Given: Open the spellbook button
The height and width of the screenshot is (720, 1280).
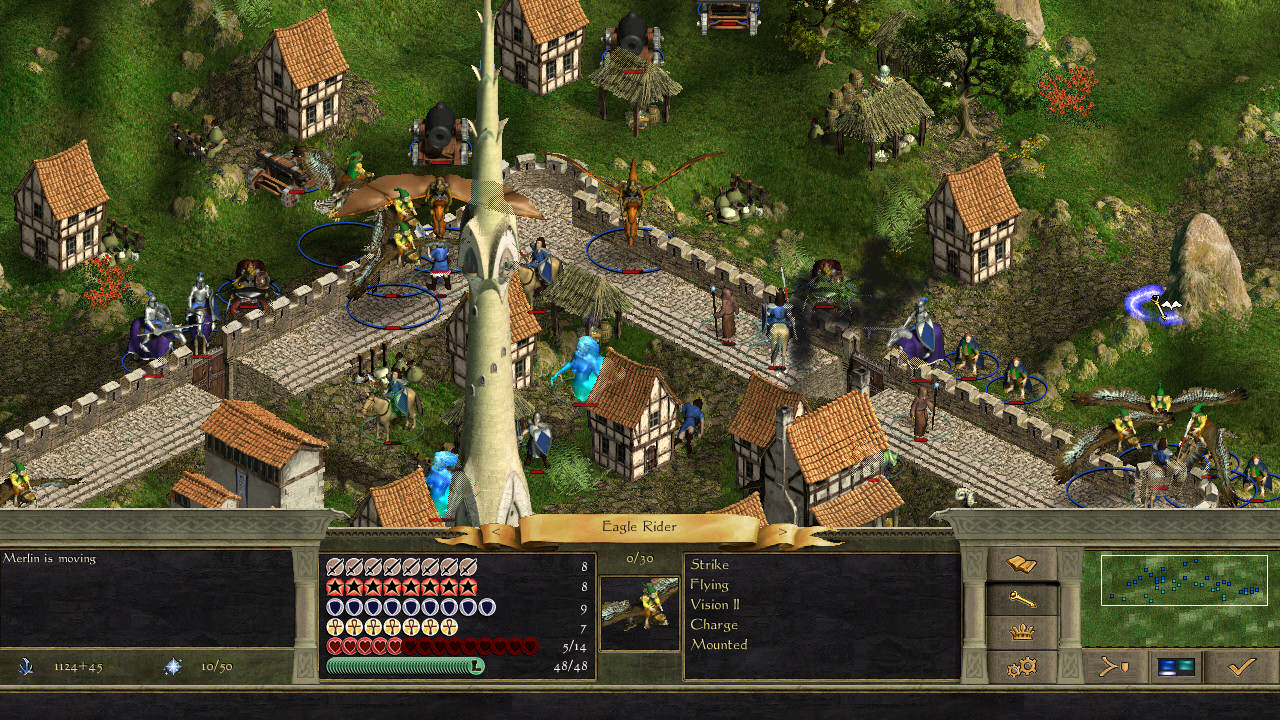Looking at the screenshot, I should click(1022, 565).
